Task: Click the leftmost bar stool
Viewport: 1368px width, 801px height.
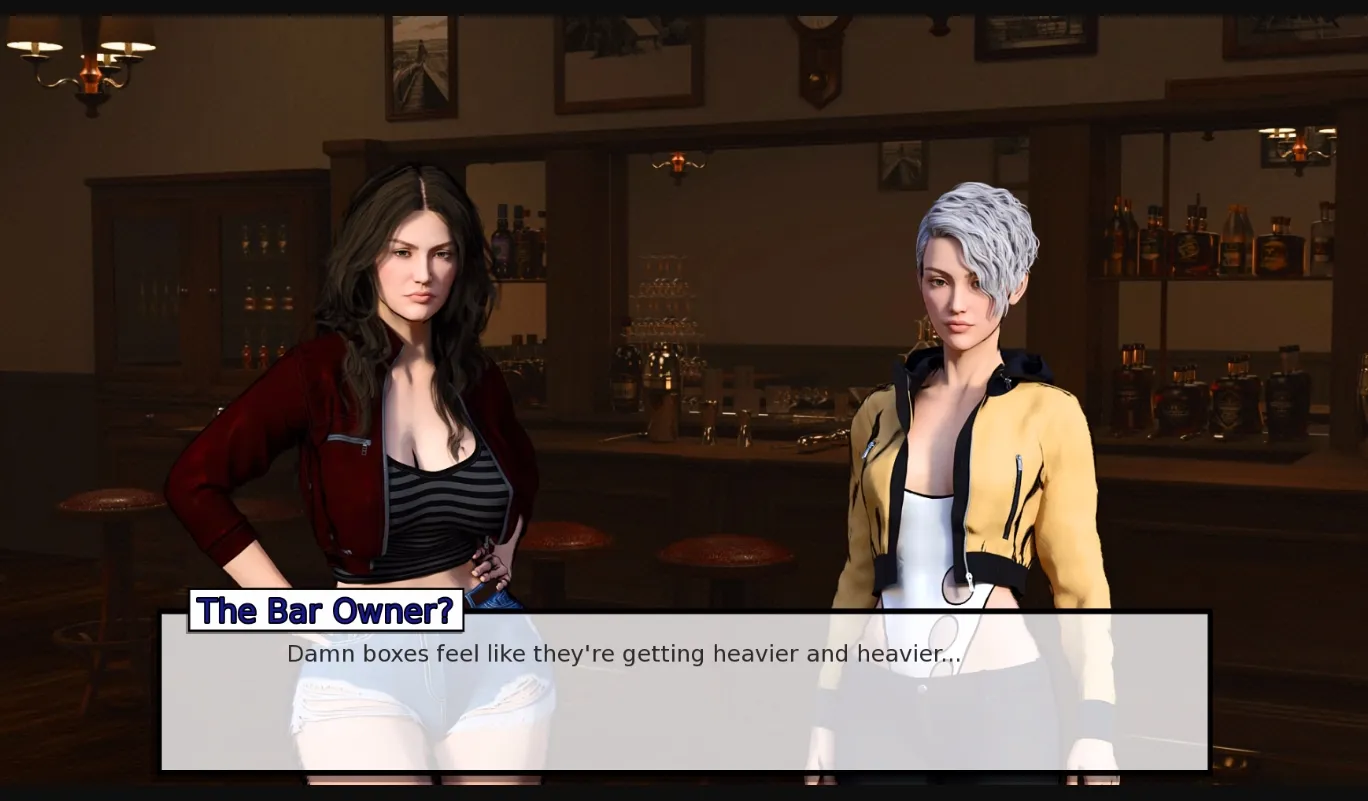Action: 110,500
